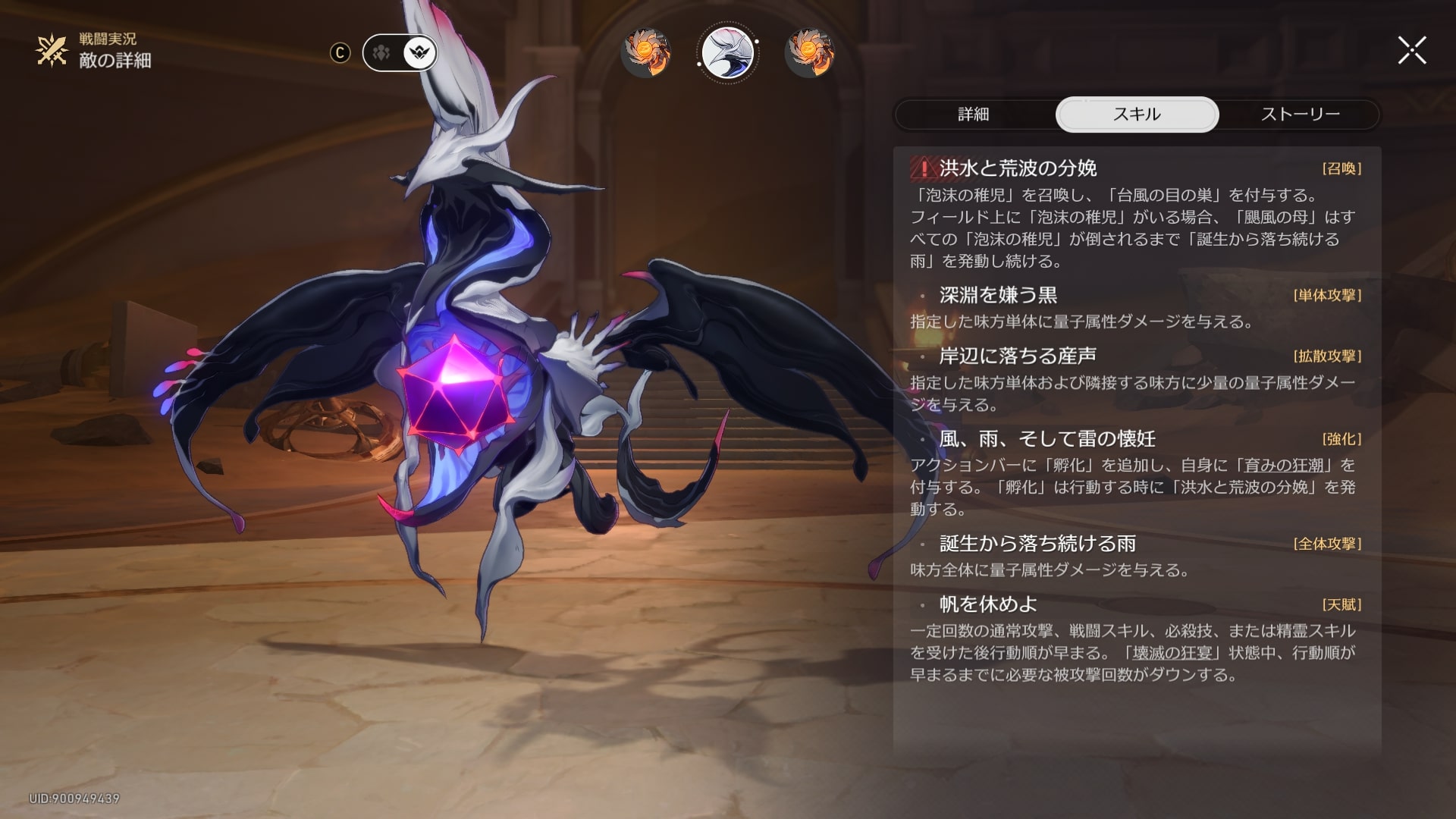Close the enemy details screen
The width and height of the screenshot is (1456, 819).
click(x=1412, y=51)
